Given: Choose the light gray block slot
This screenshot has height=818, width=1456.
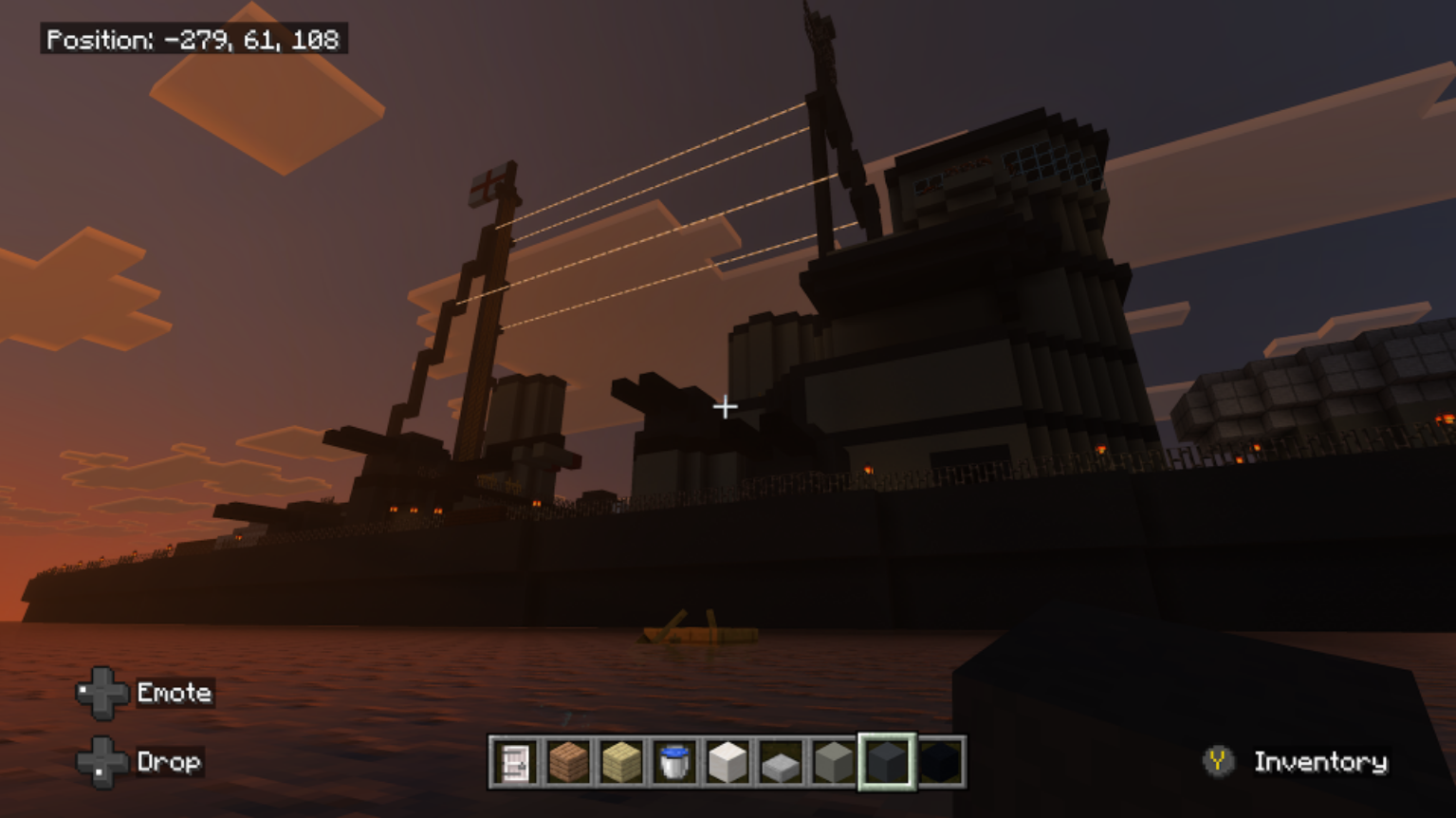Looking at the screenshot, I should [834, 762].
